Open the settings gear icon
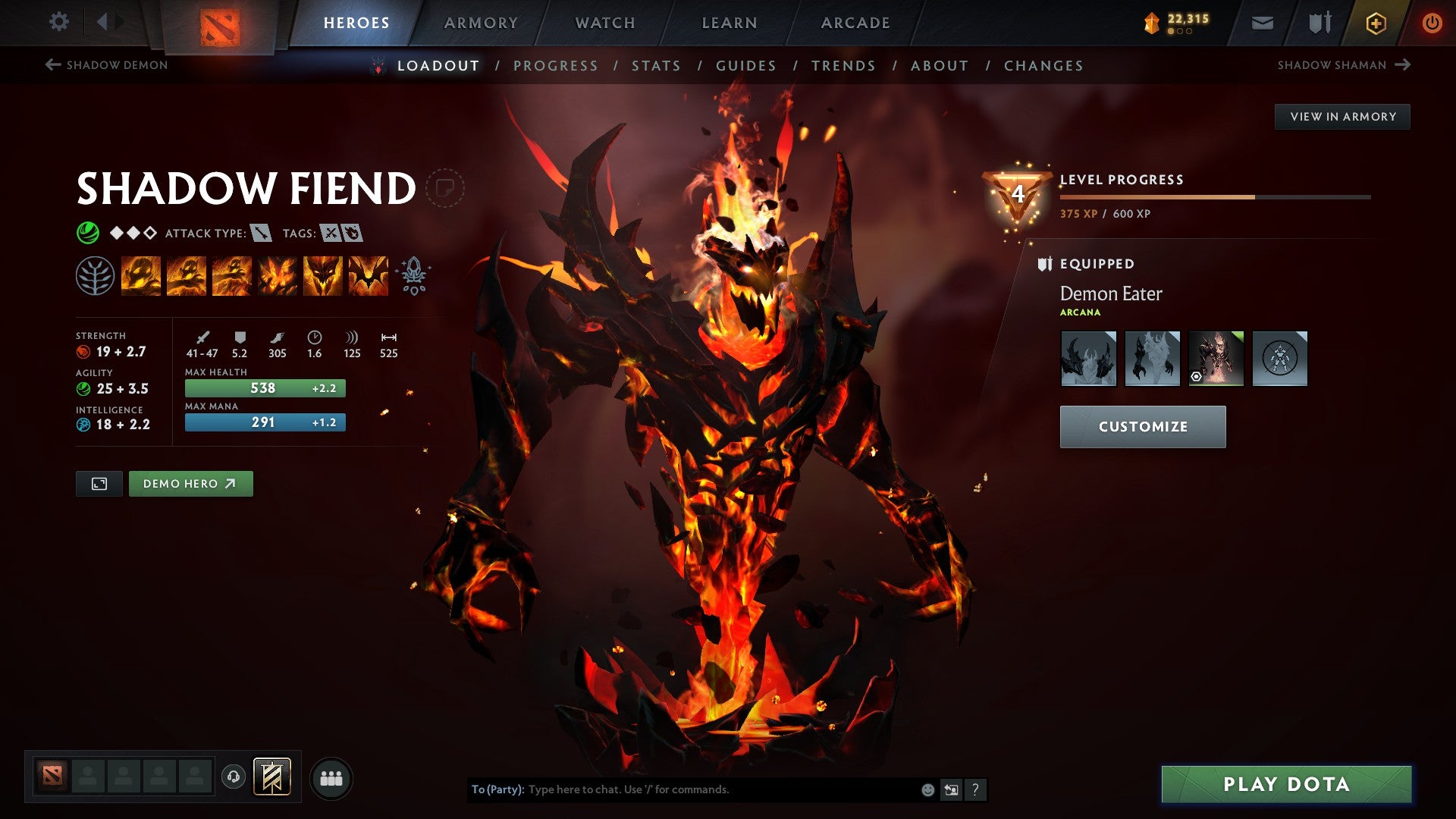 tap(59, 22)
